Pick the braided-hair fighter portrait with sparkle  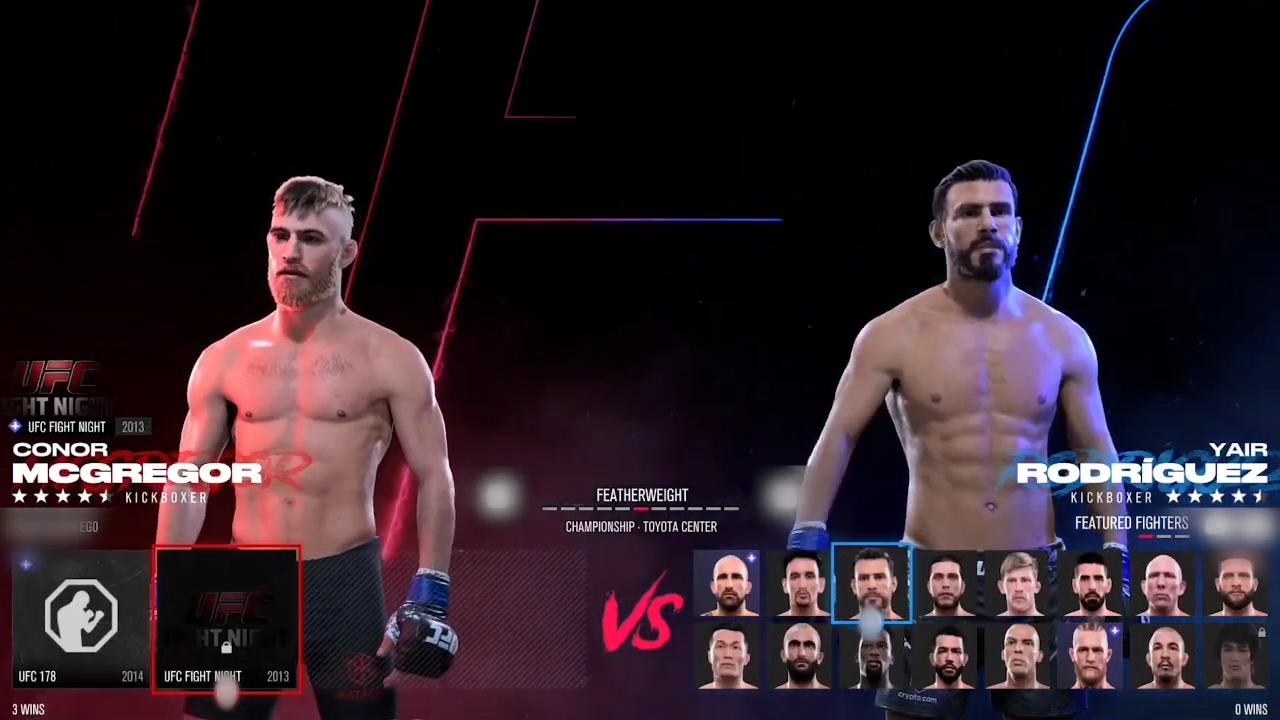(x=1091, y=657)
